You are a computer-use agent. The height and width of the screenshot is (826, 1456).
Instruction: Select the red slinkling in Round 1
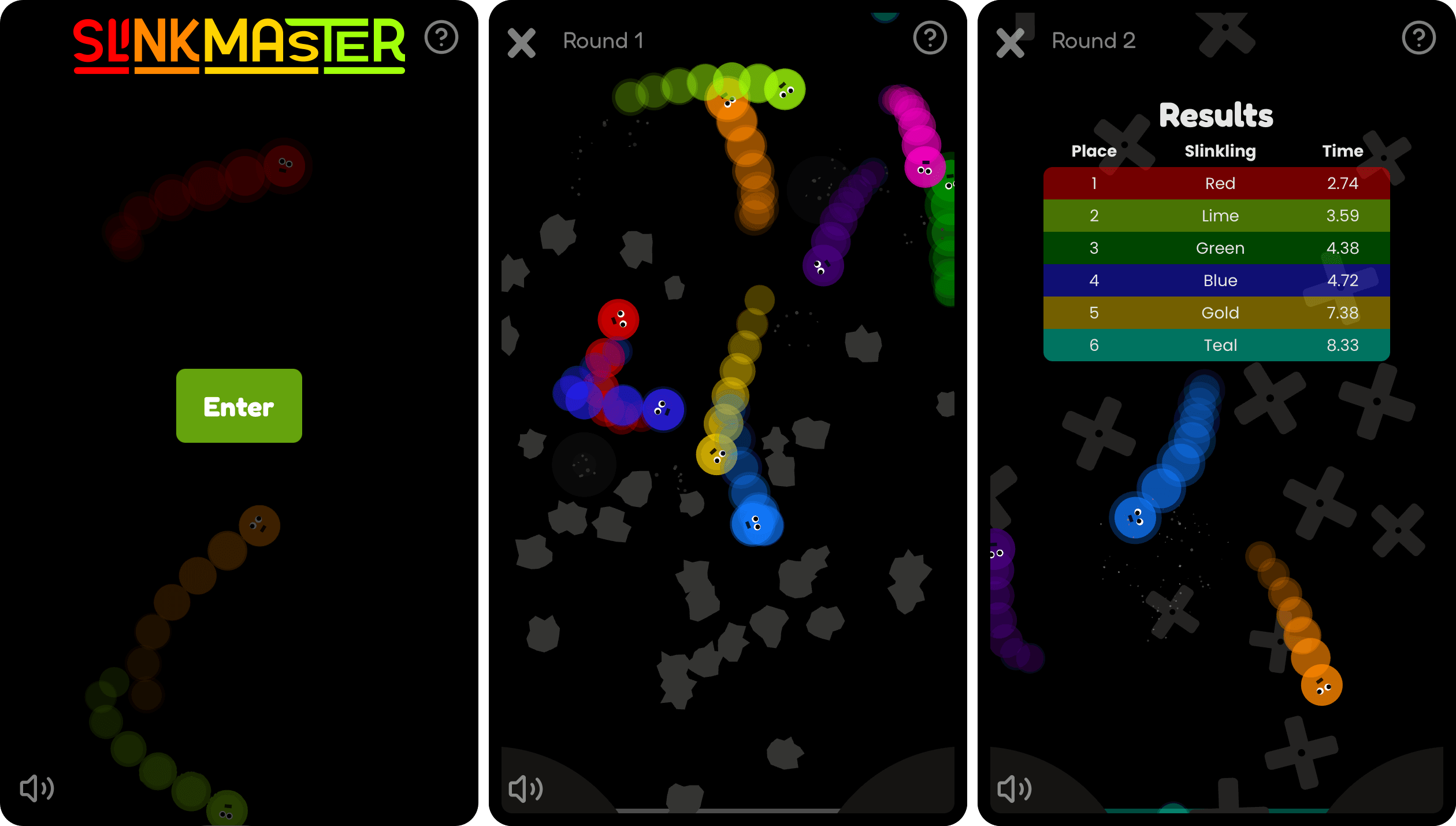(619, 319)
